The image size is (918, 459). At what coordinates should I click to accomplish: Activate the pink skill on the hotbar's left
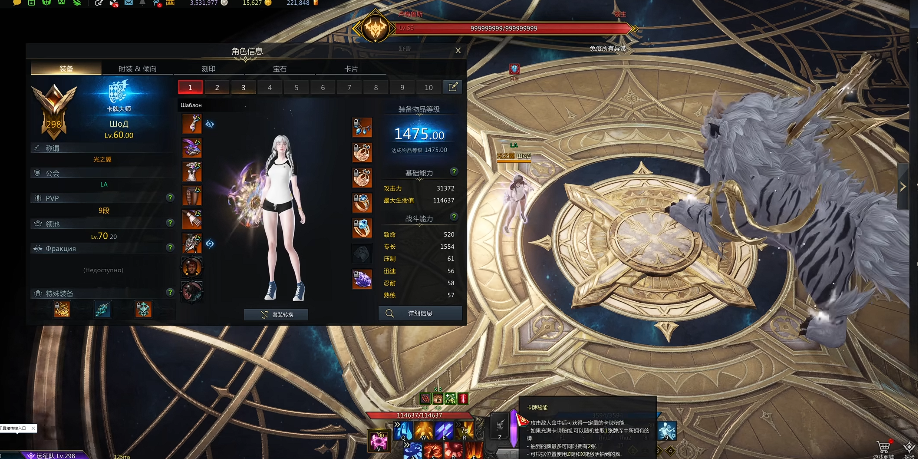pos(379,436)
